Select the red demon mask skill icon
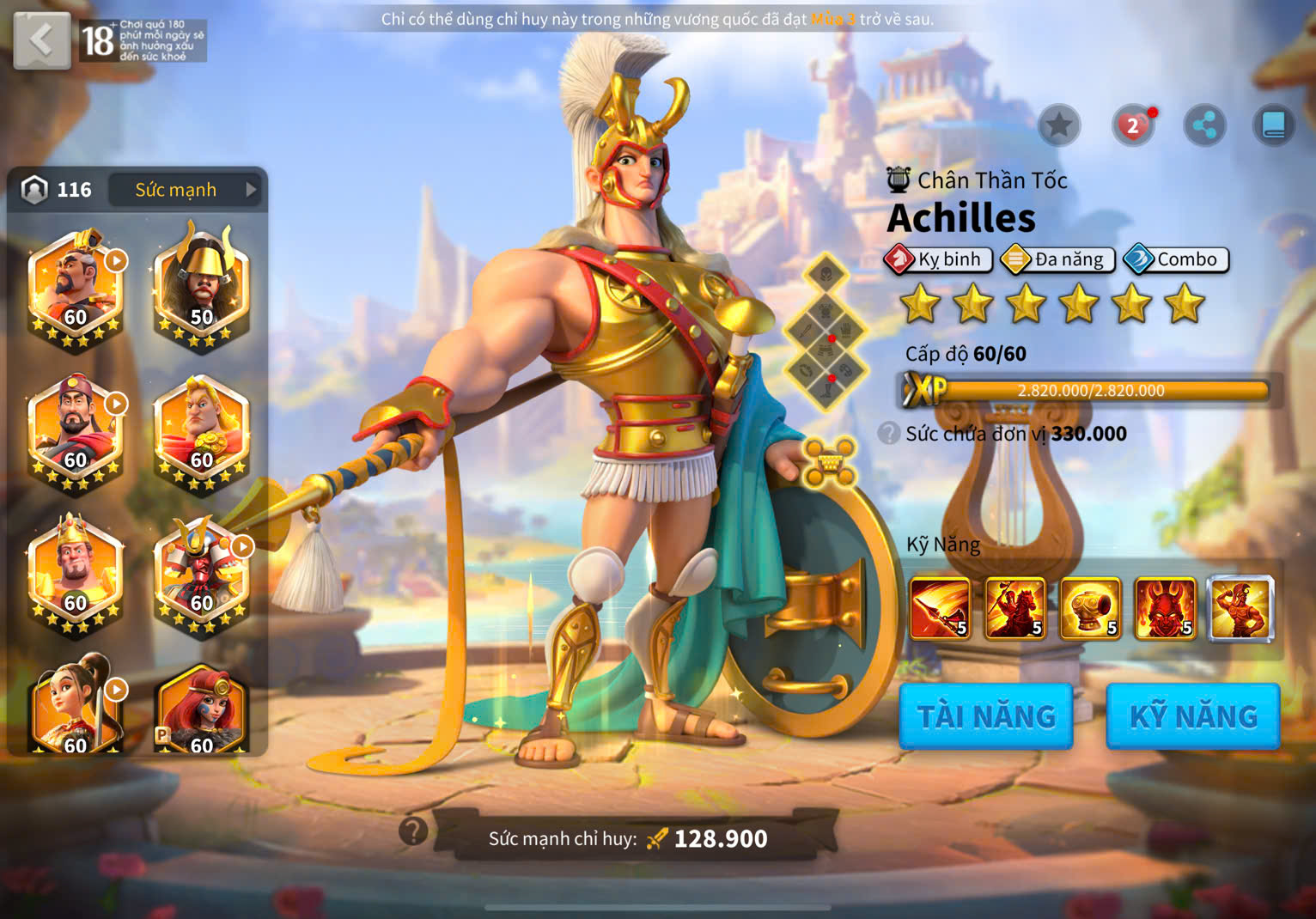Image resolution: width=1316 pixels, height=919 pixels. [x=1166, y=609]
